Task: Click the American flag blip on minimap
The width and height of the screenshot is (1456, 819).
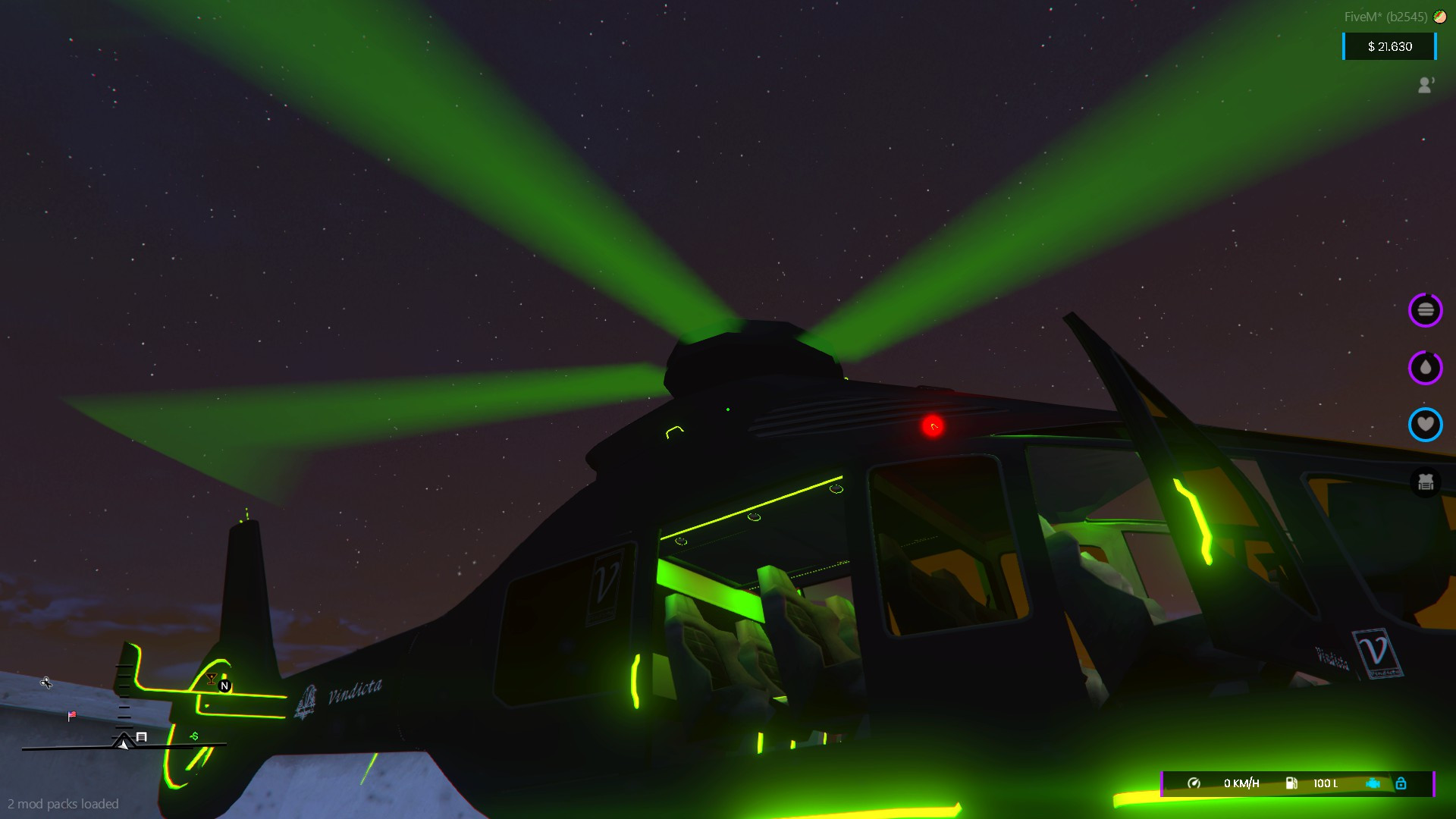Action: [x=71, y=716]
